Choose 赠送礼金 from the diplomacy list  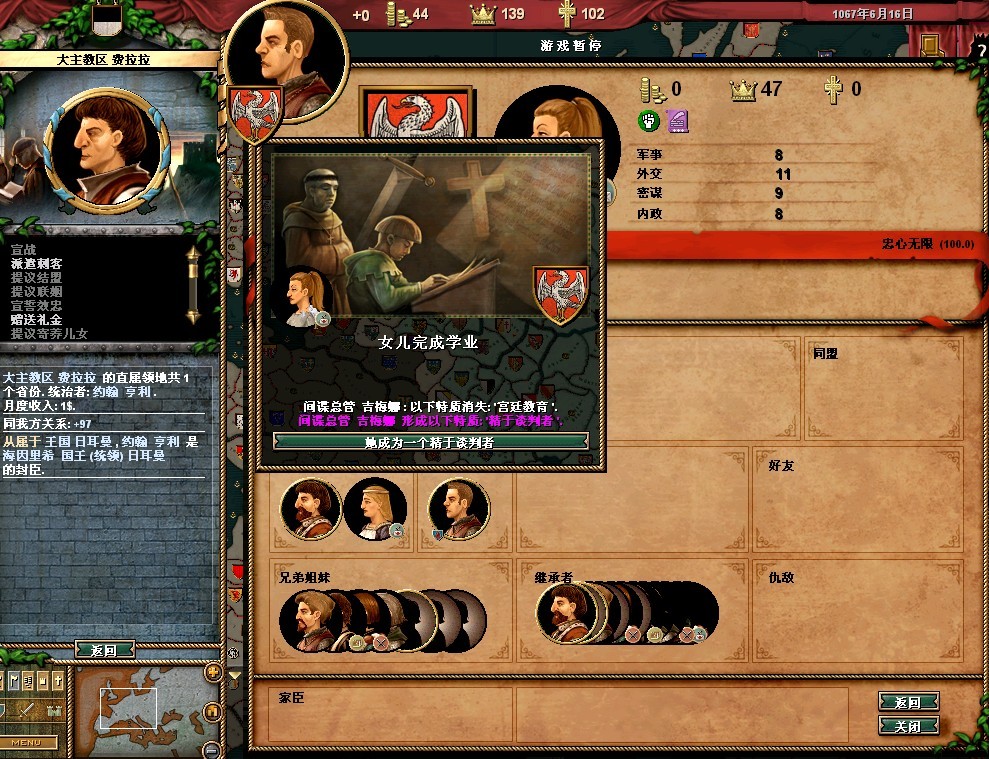tap(36, 319)
